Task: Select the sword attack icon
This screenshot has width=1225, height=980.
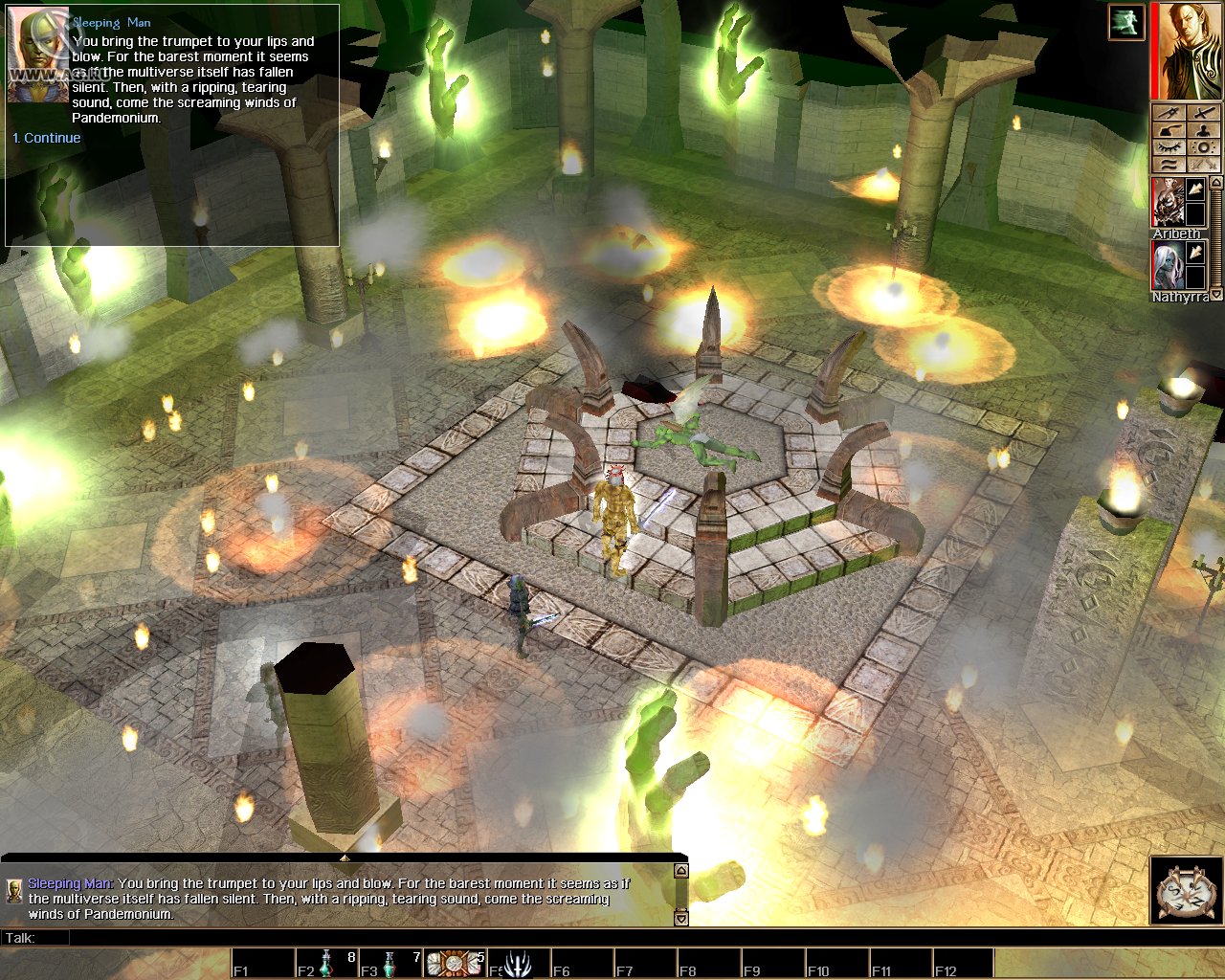Action: [1203, 113]
